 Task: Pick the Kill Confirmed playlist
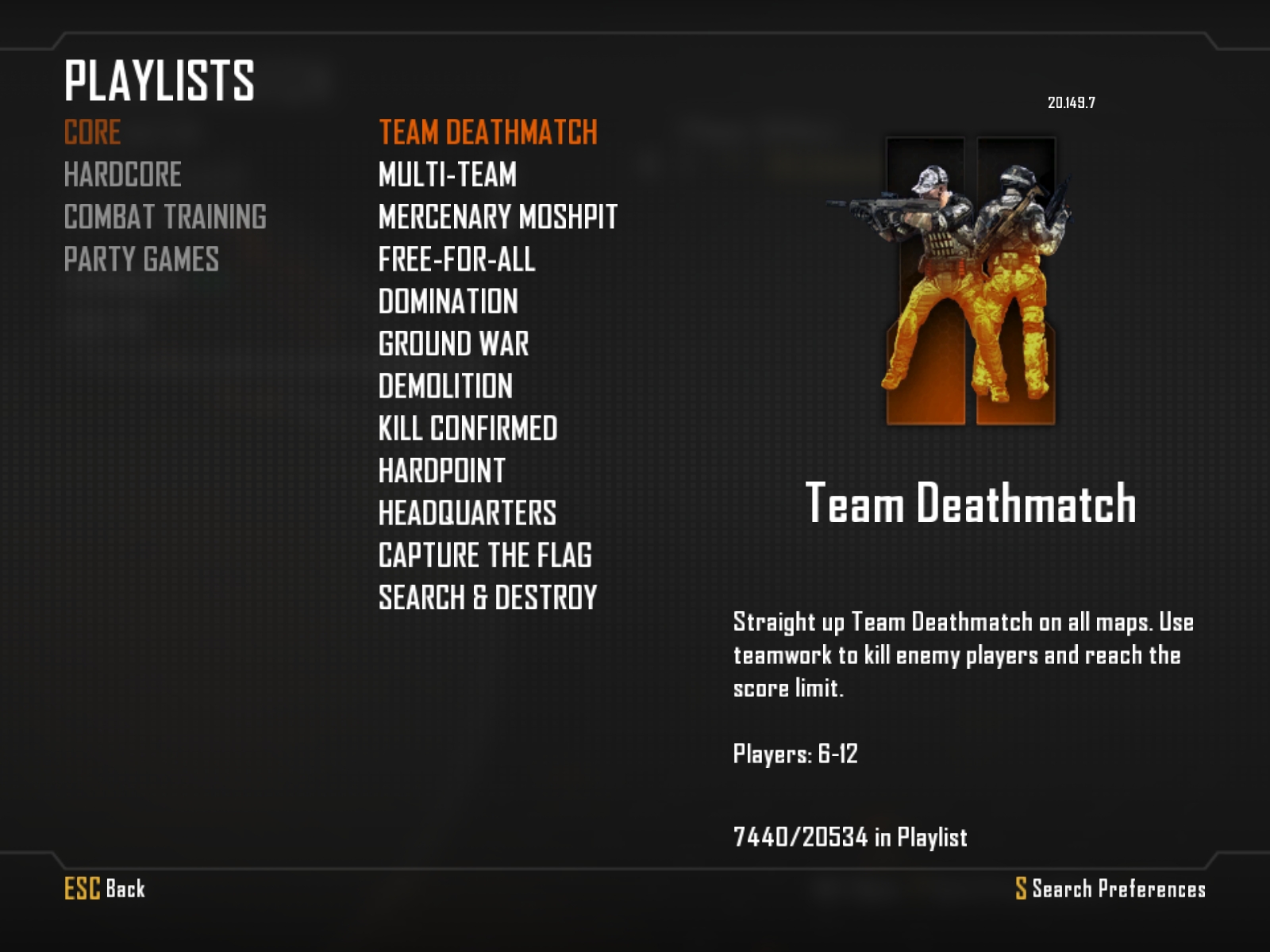(x=468, y=428)
